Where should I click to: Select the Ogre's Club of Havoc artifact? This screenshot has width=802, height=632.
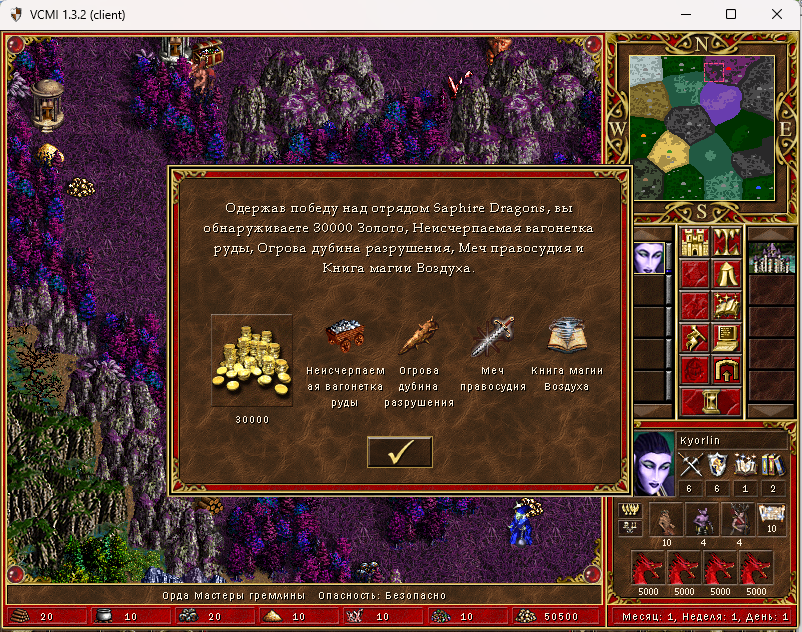coord(418,337)
